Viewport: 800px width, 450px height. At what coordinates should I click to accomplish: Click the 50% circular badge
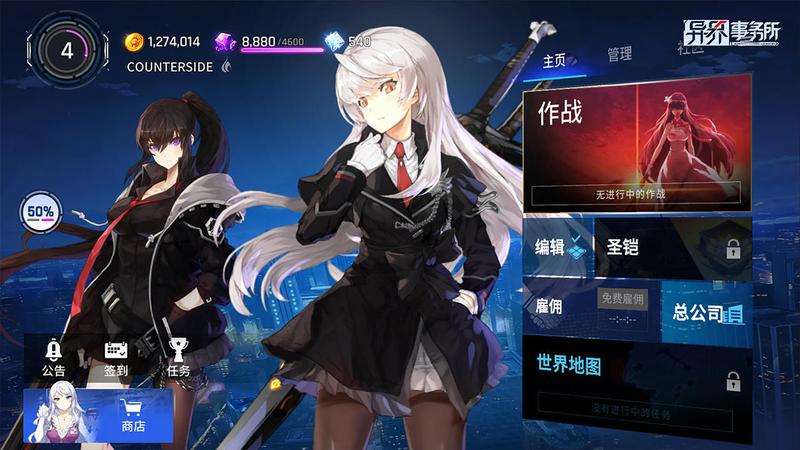(41, 212)
